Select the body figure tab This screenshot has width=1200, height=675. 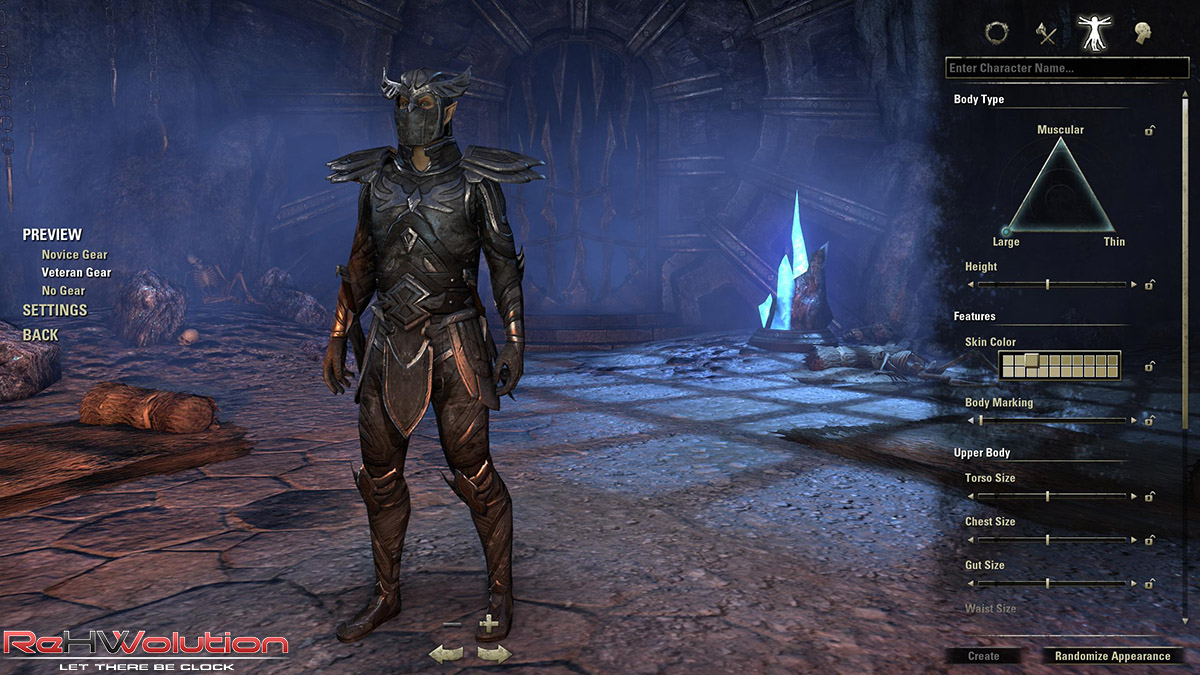click(1092, 33)
